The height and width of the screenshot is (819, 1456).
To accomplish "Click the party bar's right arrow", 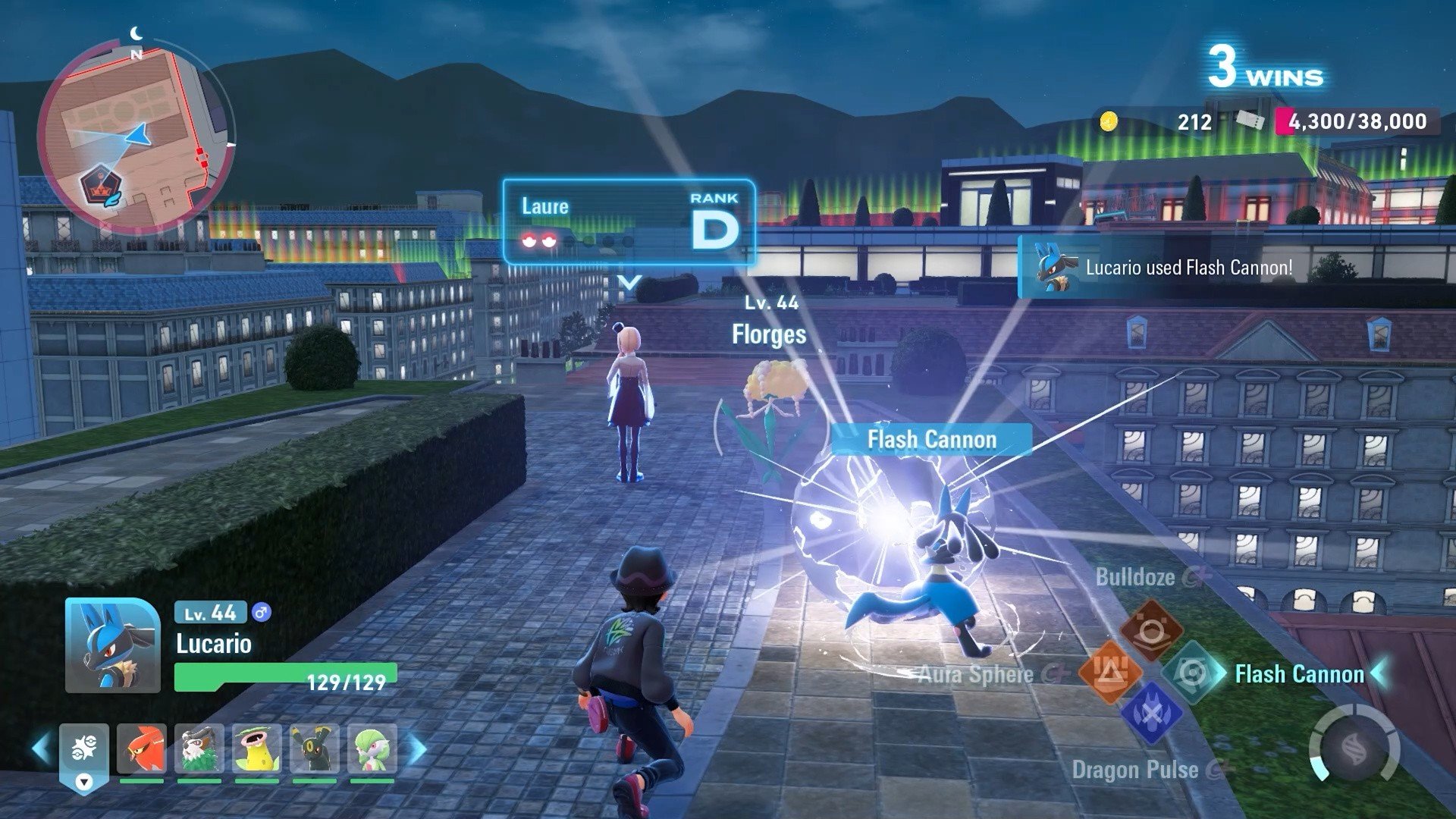I will [418, 748].
